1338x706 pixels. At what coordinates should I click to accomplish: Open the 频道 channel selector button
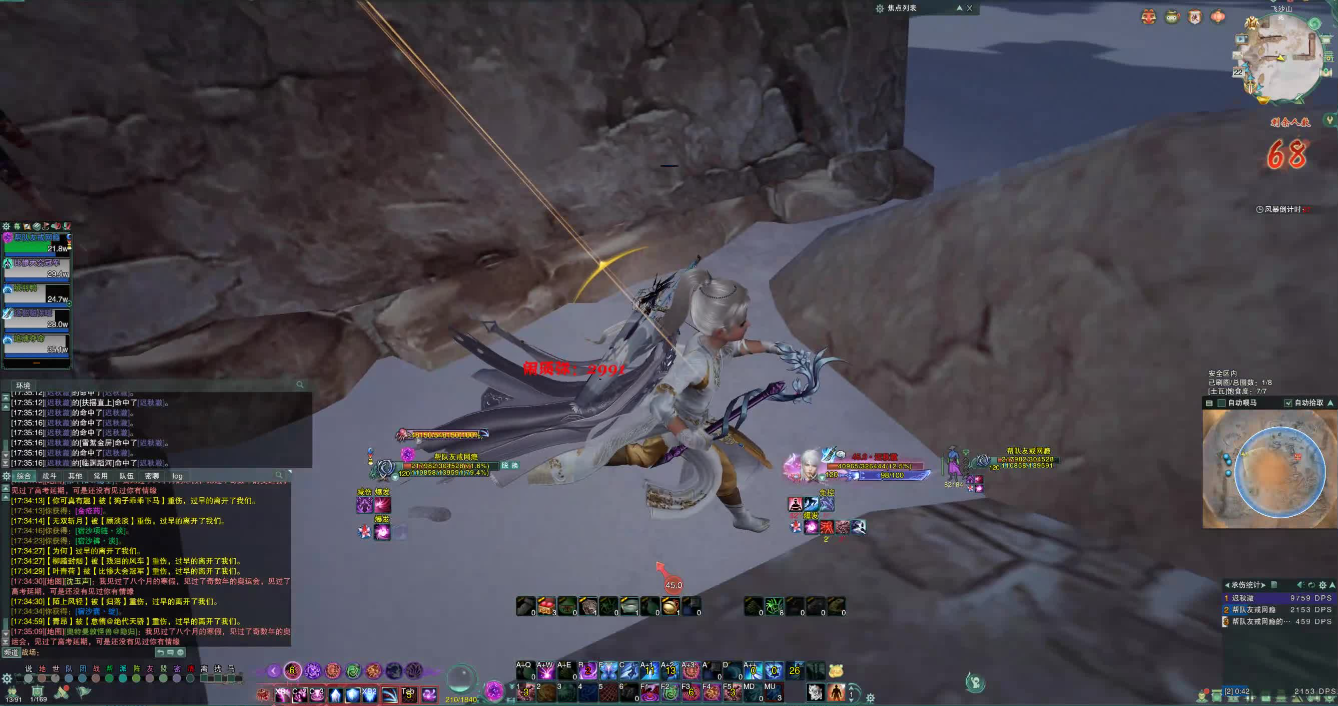point(11,652)
